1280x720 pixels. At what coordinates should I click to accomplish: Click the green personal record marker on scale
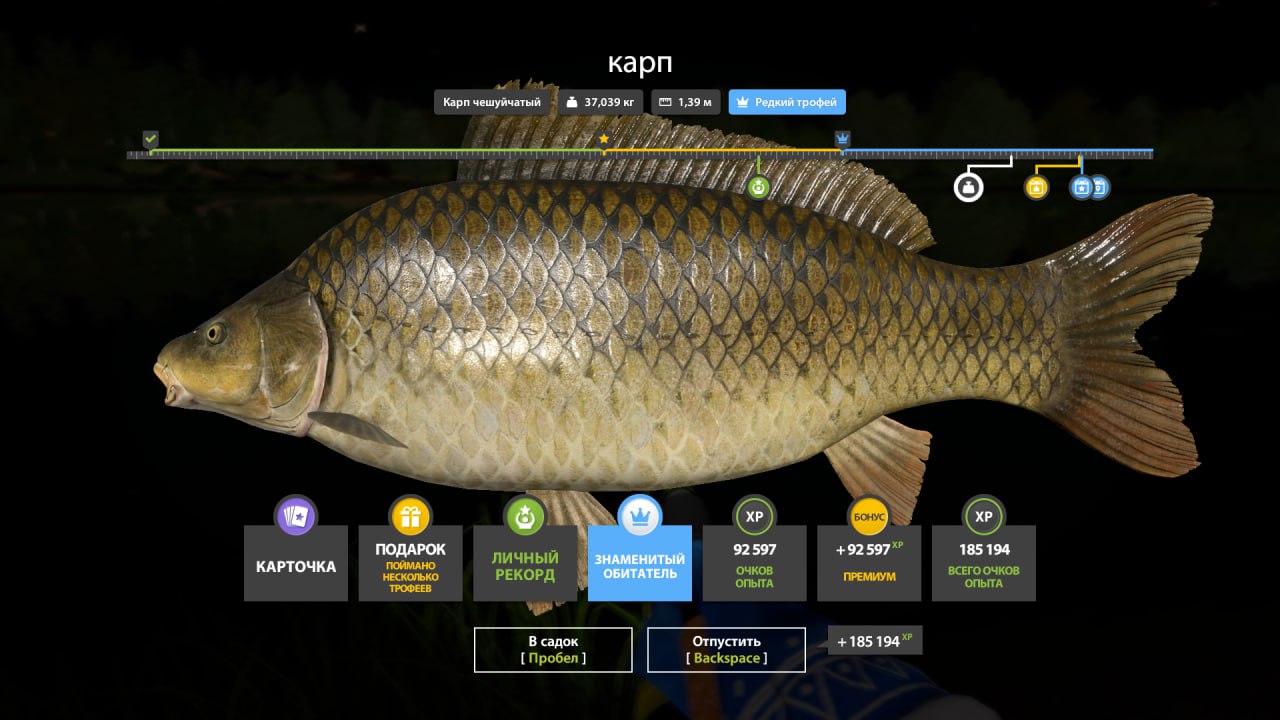(x=759, y=186)
